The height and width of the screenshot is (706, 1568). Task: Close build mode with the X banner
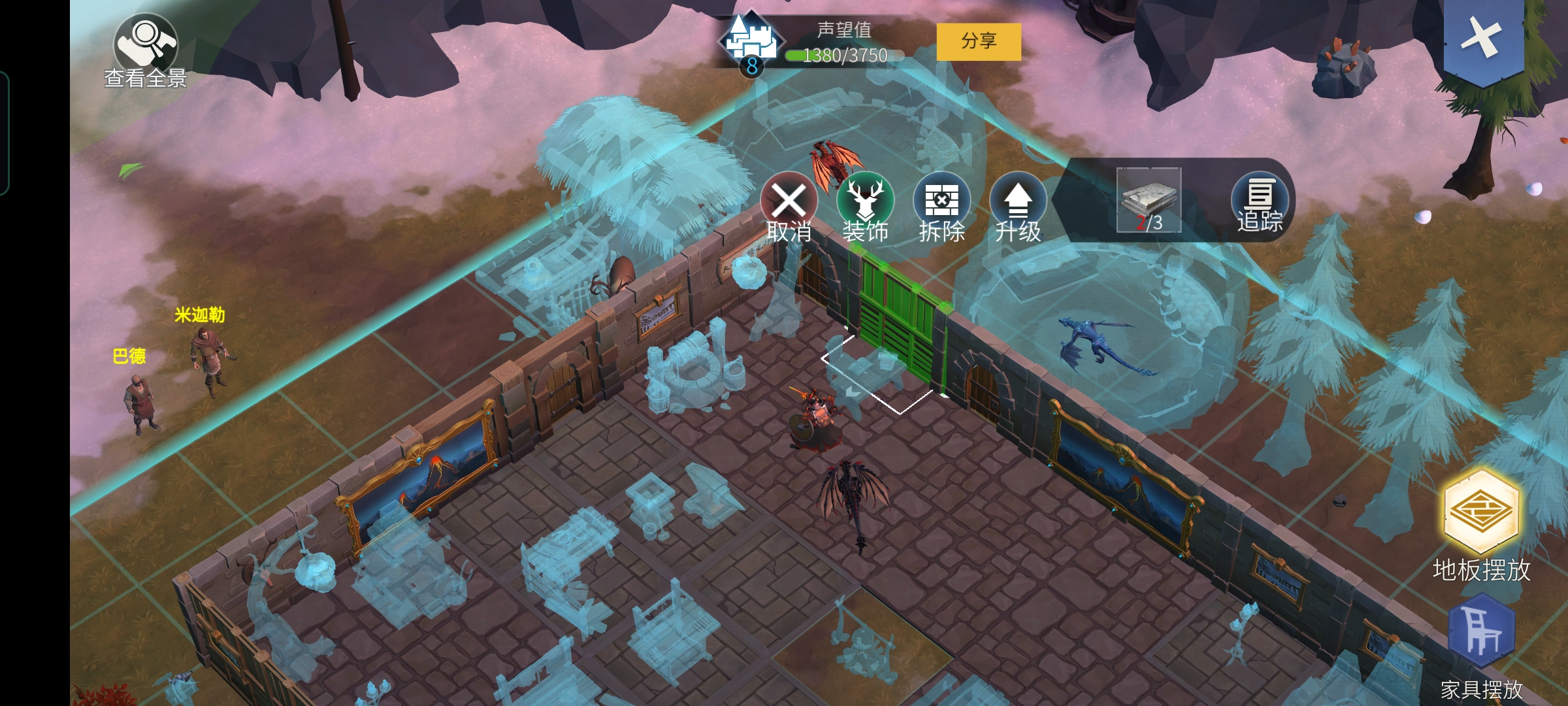tap(1482, 38)
